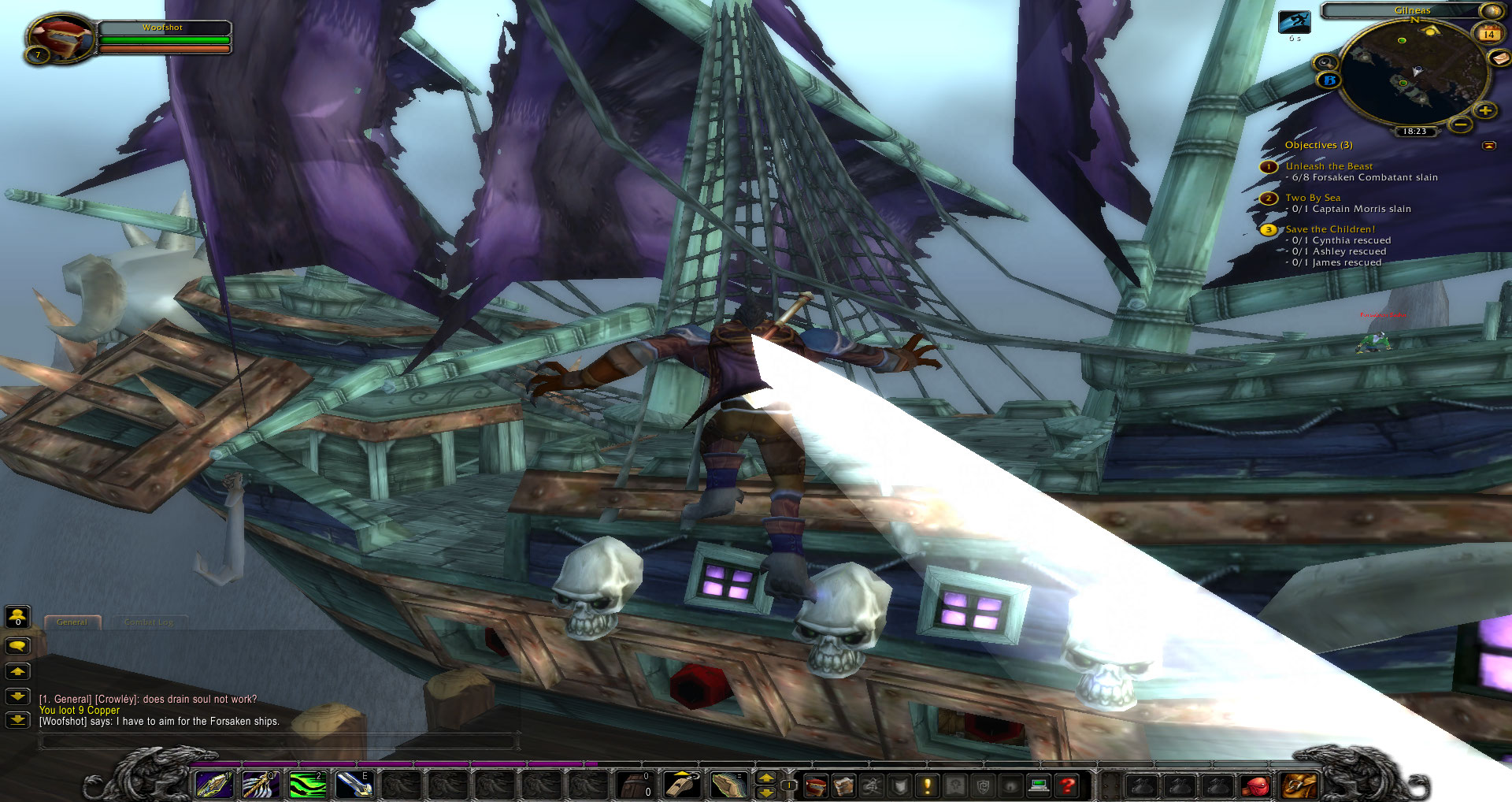Open the game menu computer icon
The width and height of the screenshot is (1512, 802).
pyautogui.click(x=1039, y=785)
